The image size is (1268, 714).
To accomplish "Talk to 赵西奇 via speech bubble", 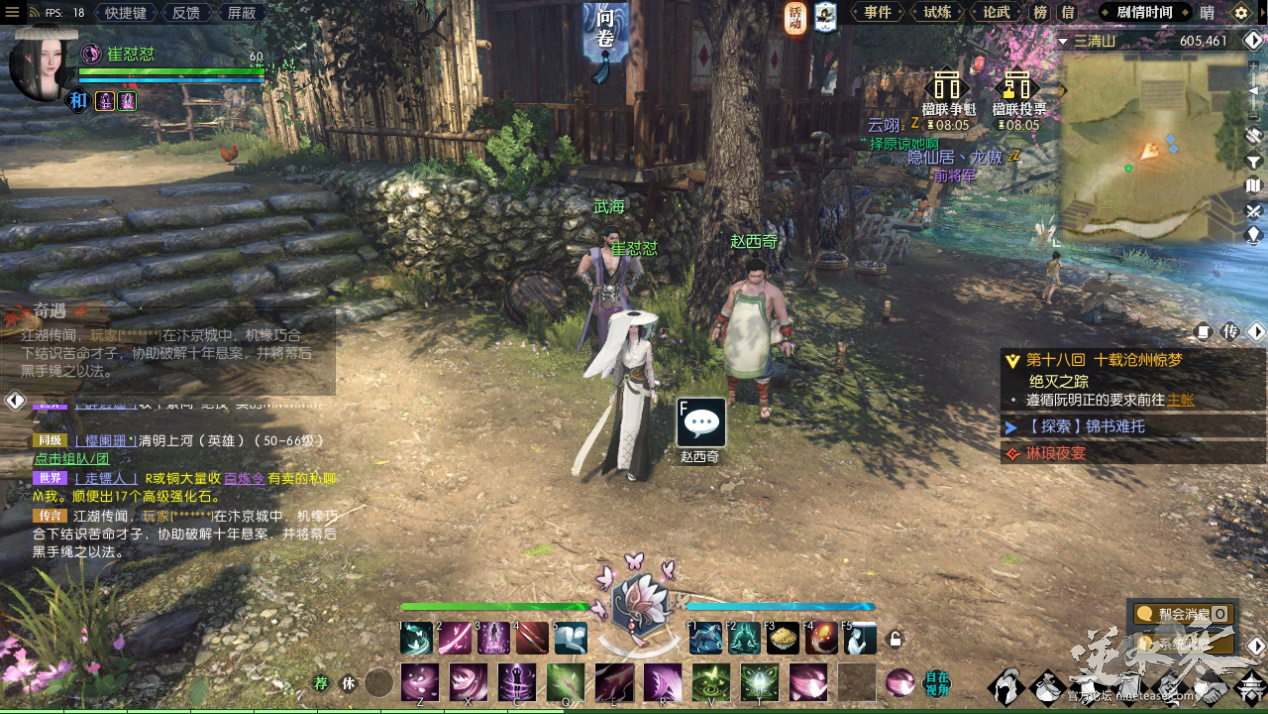I will 701,423.
